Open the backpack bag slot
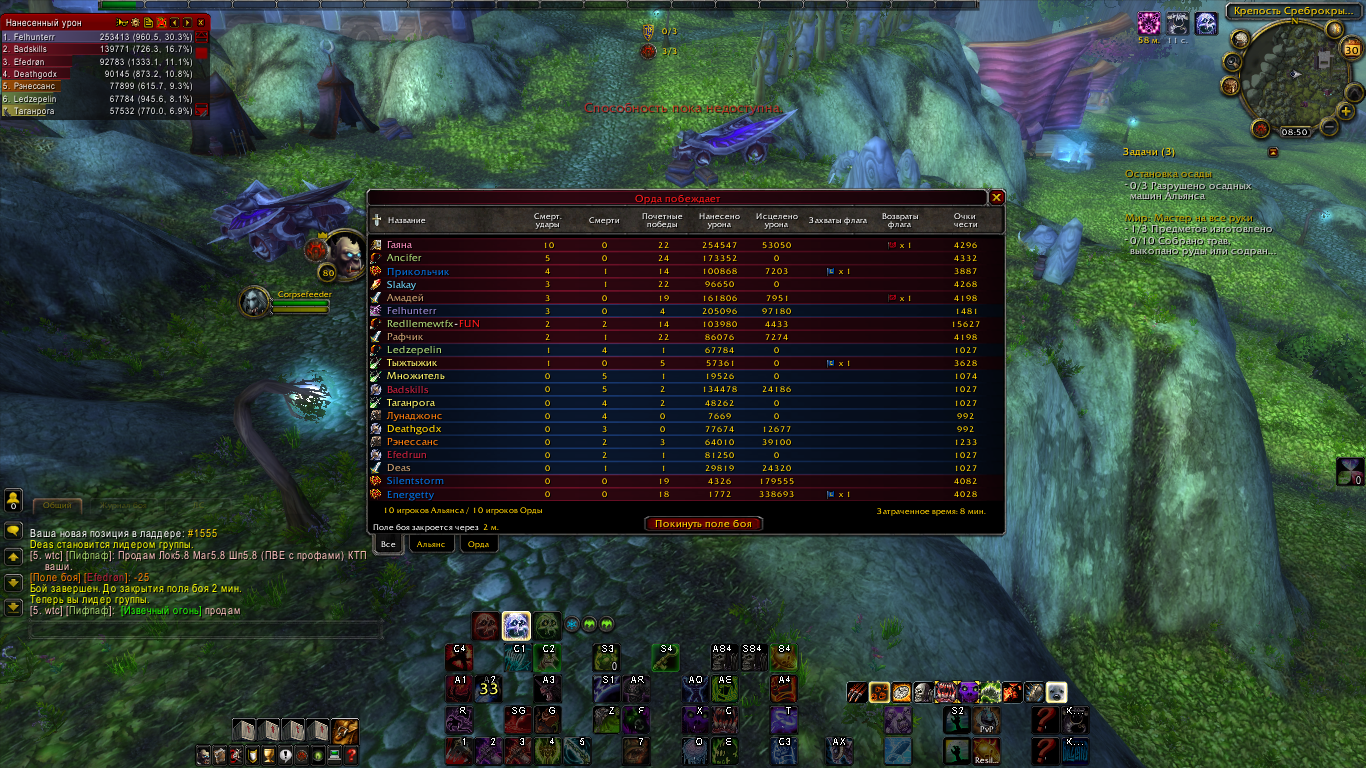Screen dimensions: 1366x768 pyautogui.click(x=345, y=731)
